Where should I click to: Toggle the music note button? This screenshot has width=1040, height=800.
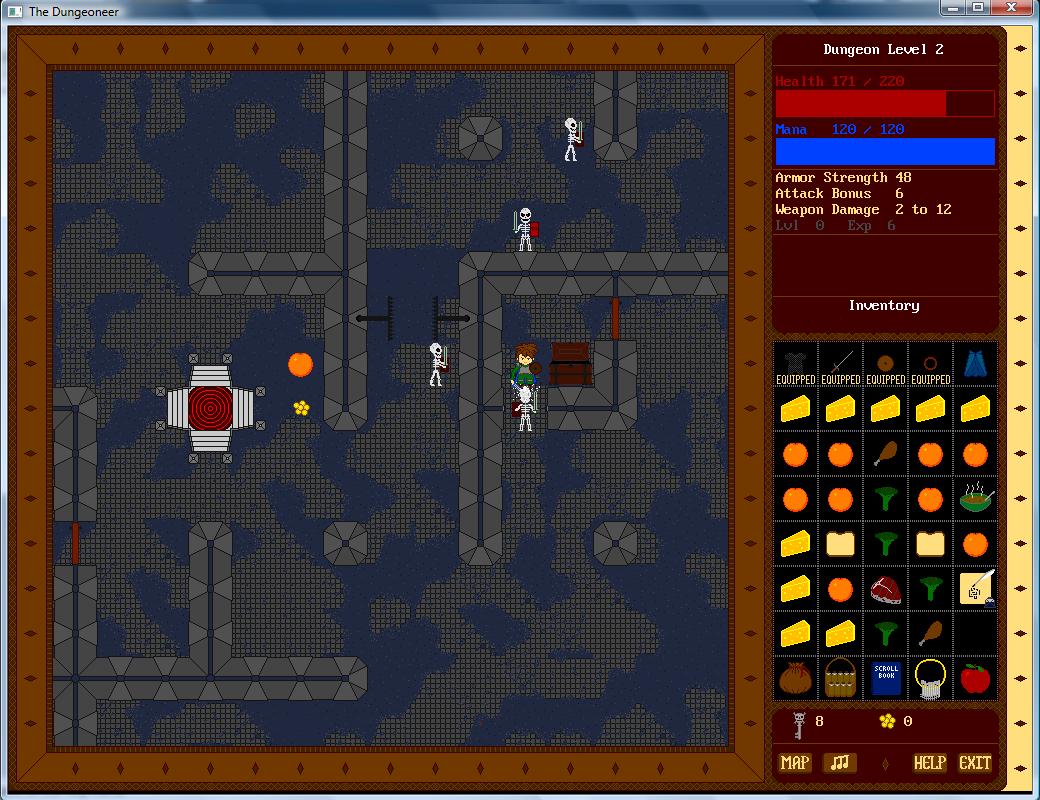click(x=840, y=763)
